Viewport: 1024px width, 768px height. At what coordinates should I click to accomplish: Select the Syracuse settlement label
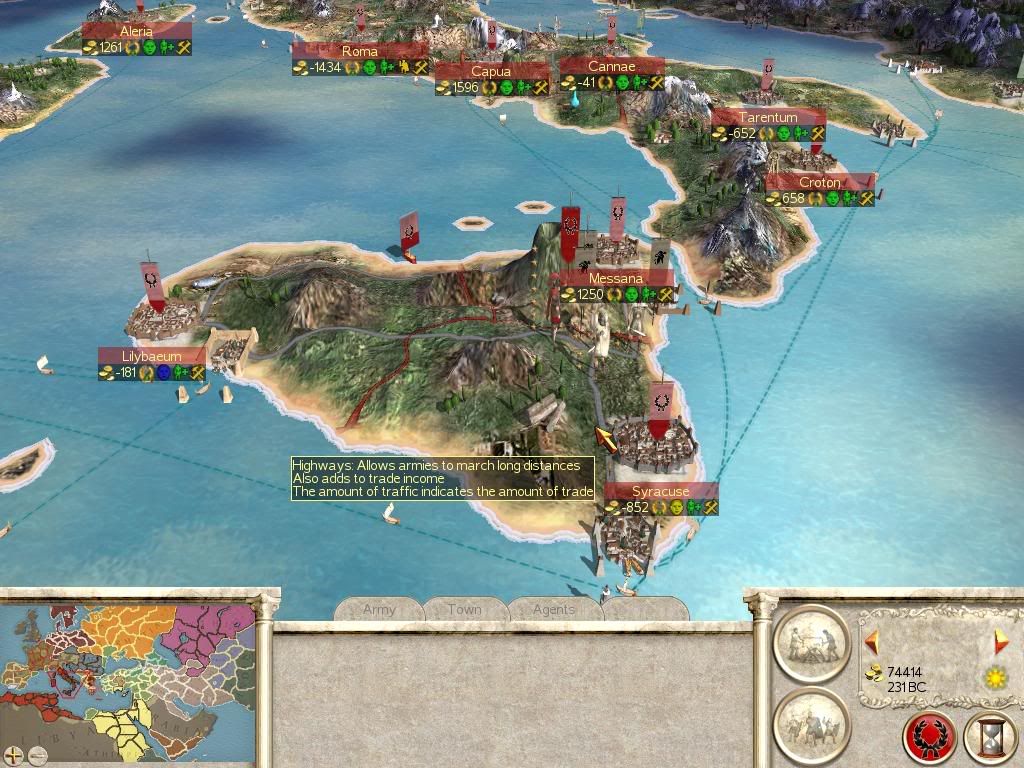pyautogui.click(x=661, y=492)
